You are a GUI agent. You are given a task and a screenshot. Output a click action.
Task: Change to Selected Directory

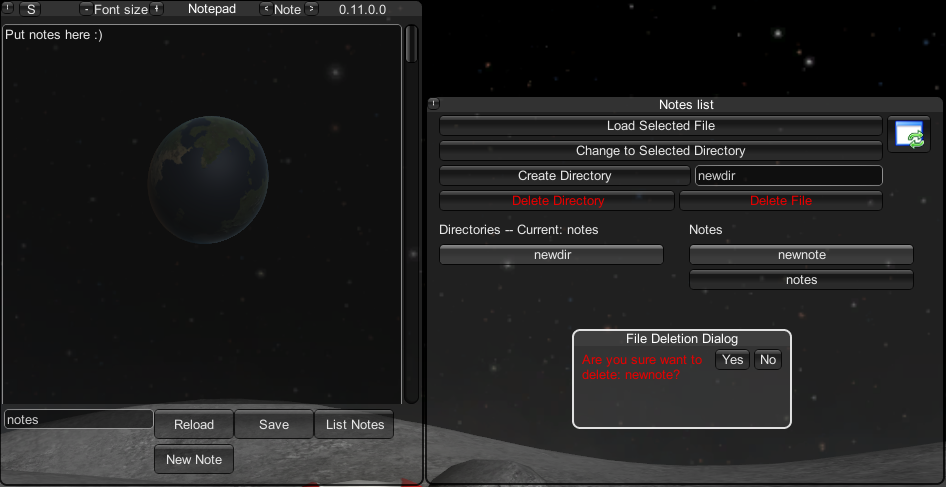[660, 151]
